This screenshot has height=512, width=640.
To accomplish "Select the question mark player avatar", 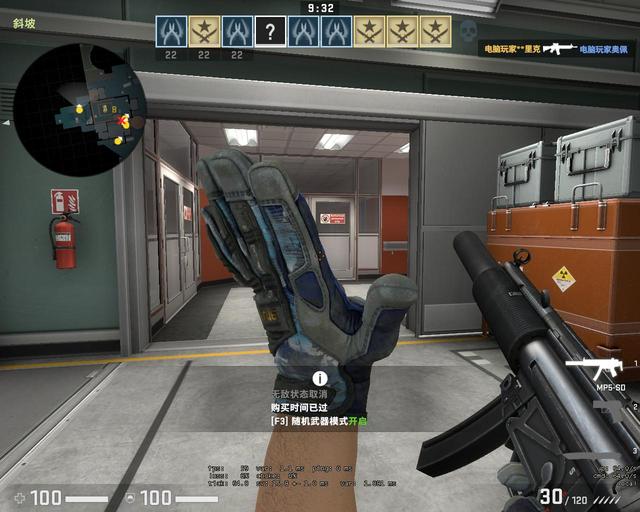I will point(269,31).
